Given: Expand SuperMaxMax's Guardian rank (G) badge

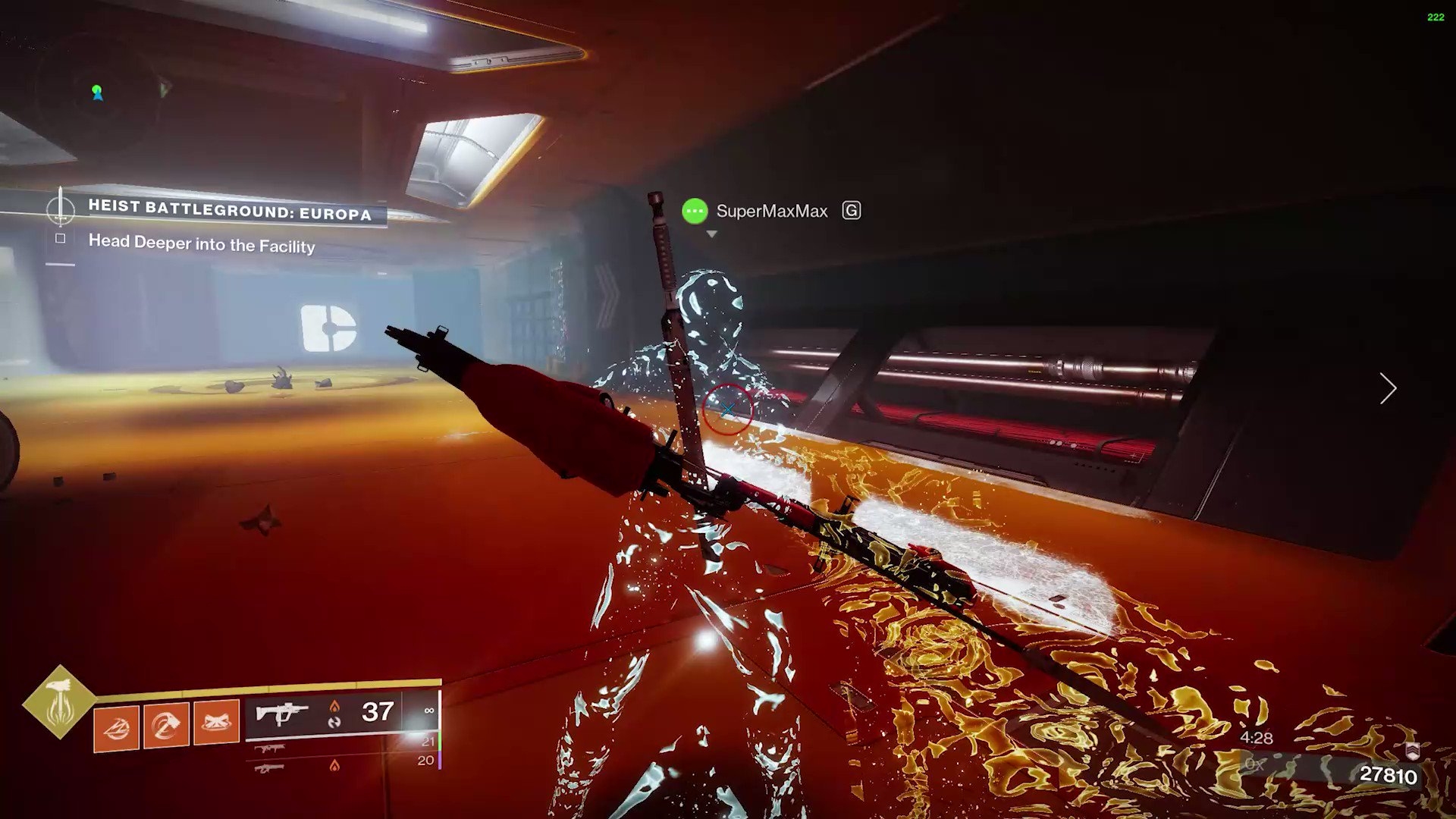Looking at the screenshot, I should [852, 211].
